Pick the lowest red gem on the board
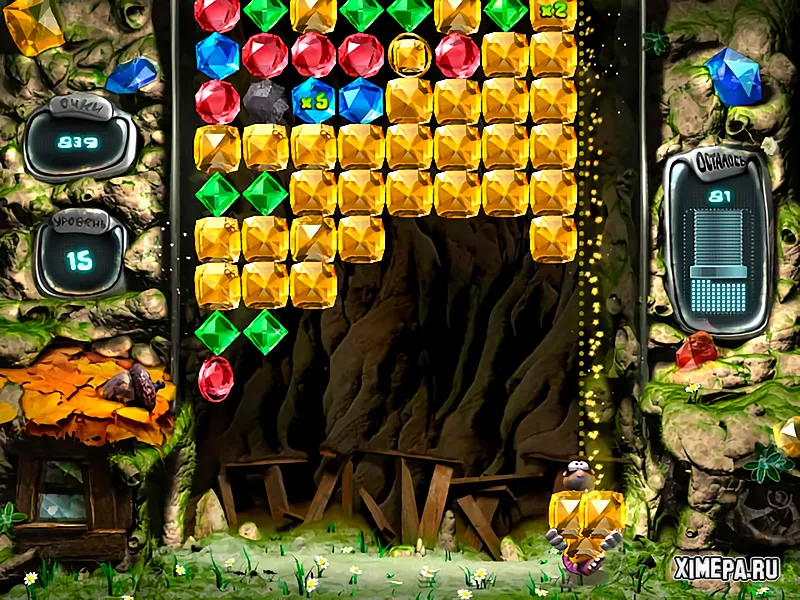Image resolution: width=800 pixels, height=600 pixels. coord(216,379)
